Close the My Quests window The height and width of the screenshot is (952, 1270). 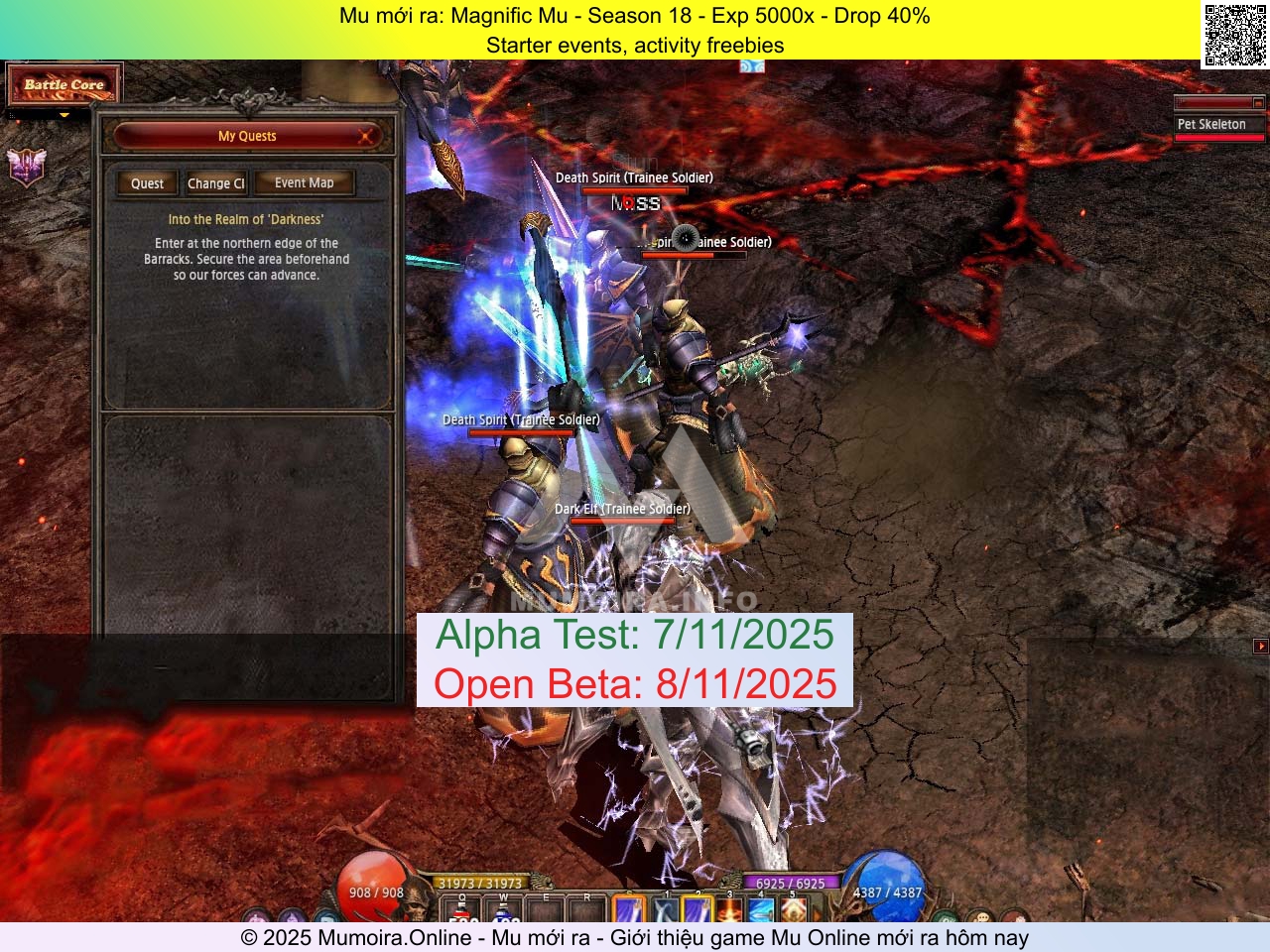click(x=366, y=137)
